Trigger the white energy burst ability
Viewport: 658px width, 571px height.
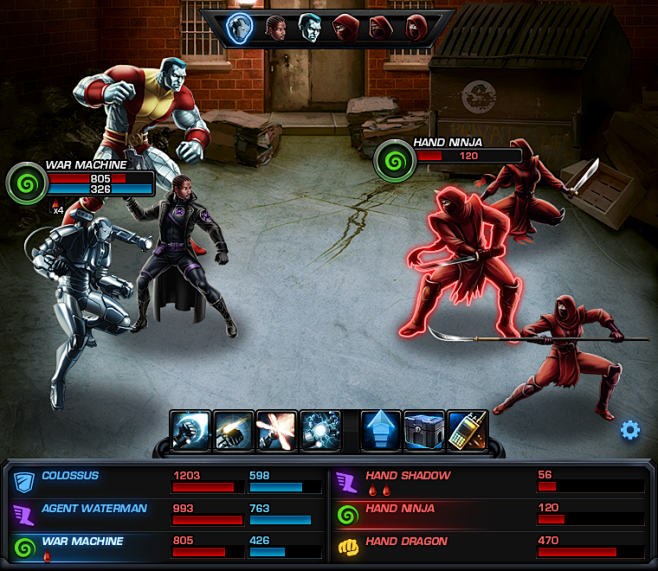coord(321,430)
